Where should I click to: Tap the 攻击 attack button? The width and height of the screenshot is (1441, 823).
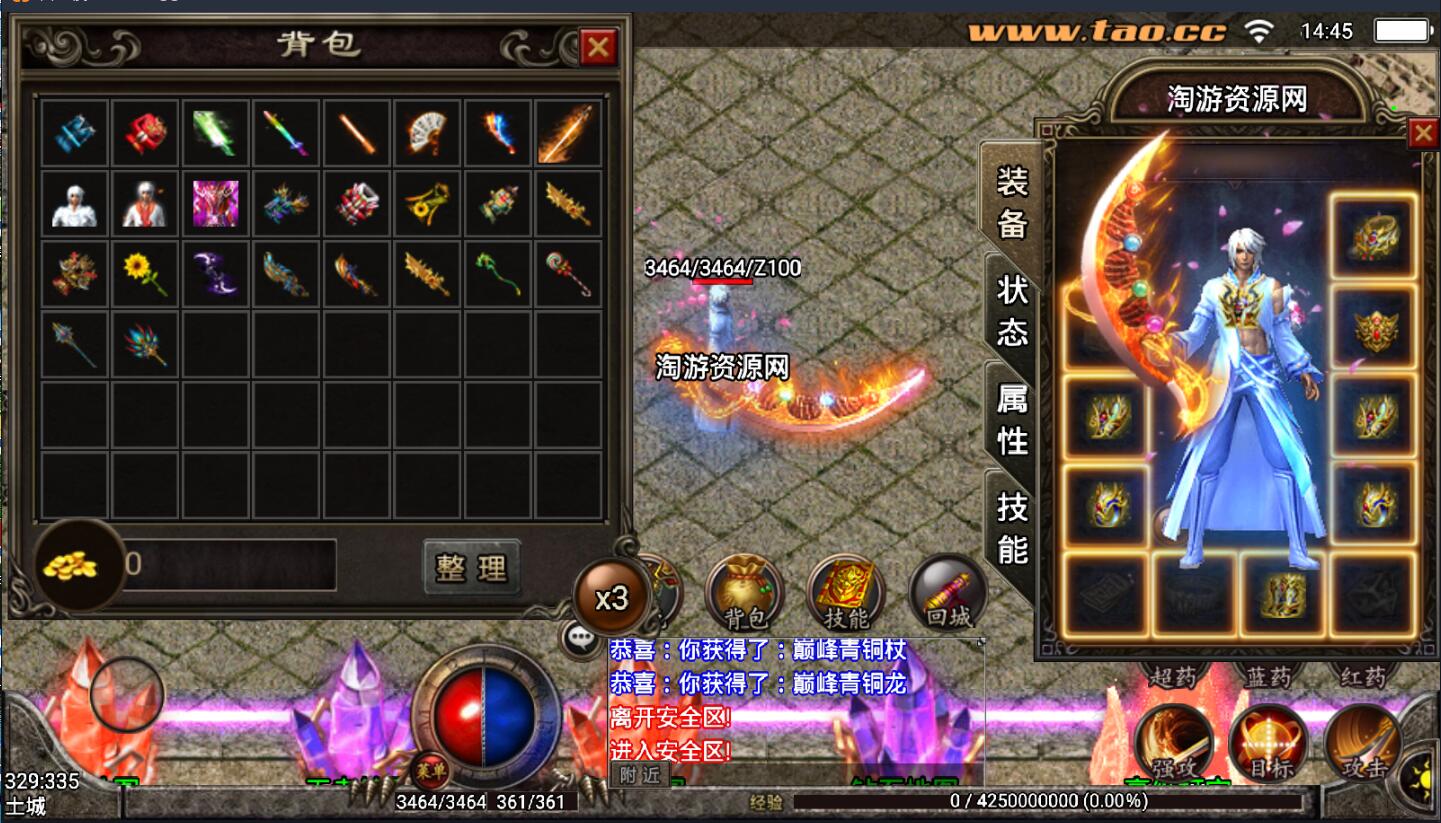[1361, 743]
